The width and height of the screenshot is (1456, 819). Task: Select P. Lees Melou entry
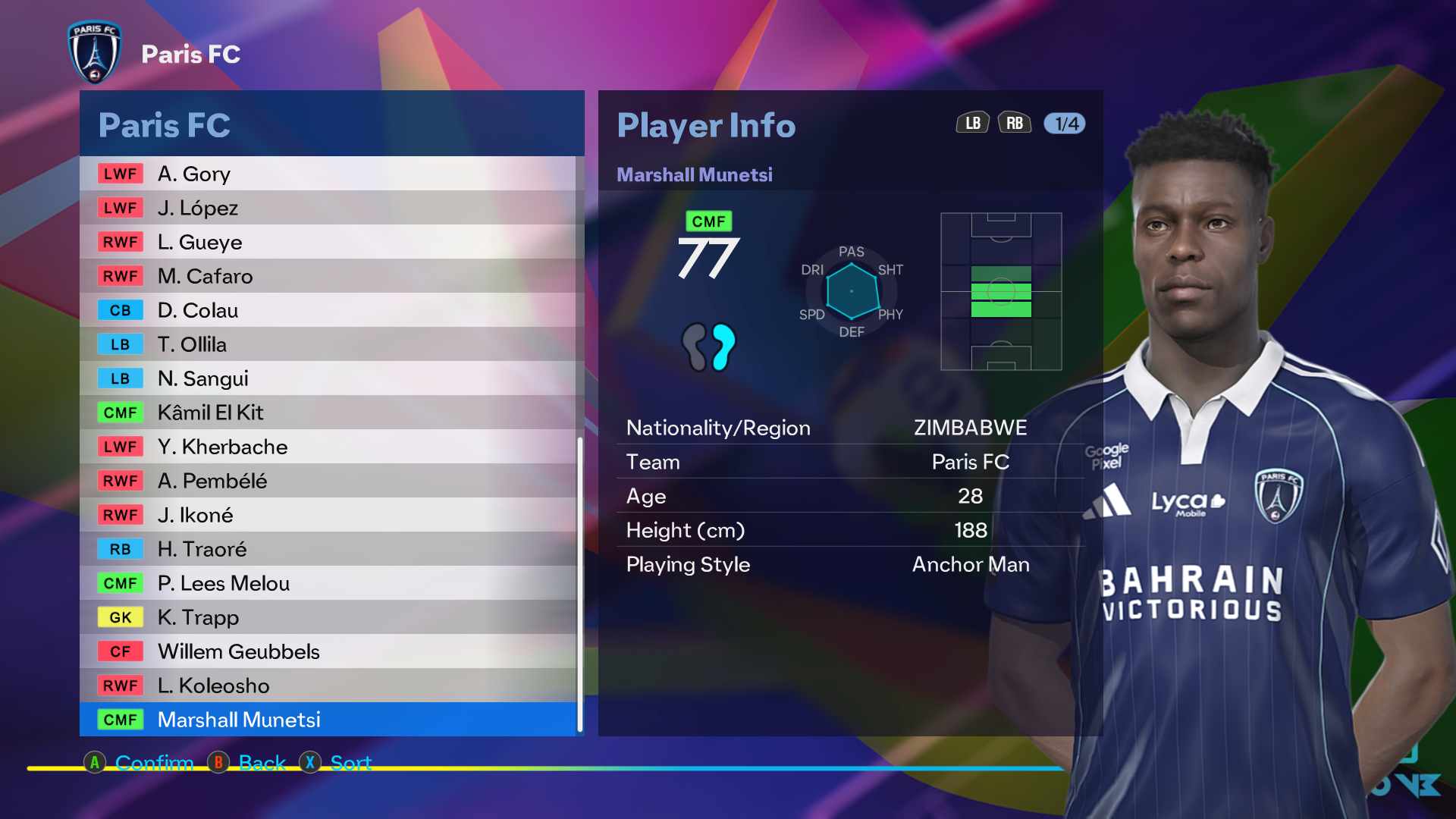coord(328,583)
